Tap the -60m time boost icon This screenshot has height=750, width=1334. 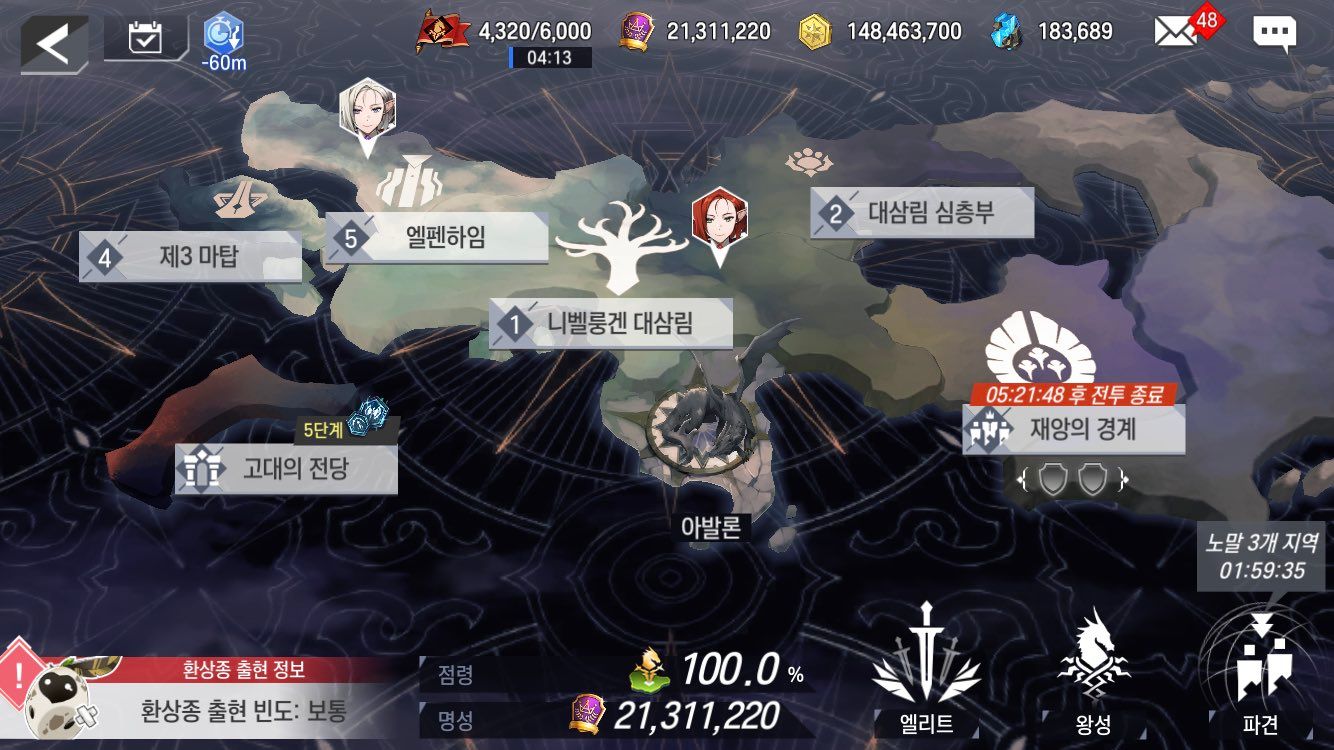(x=222, y=40)
